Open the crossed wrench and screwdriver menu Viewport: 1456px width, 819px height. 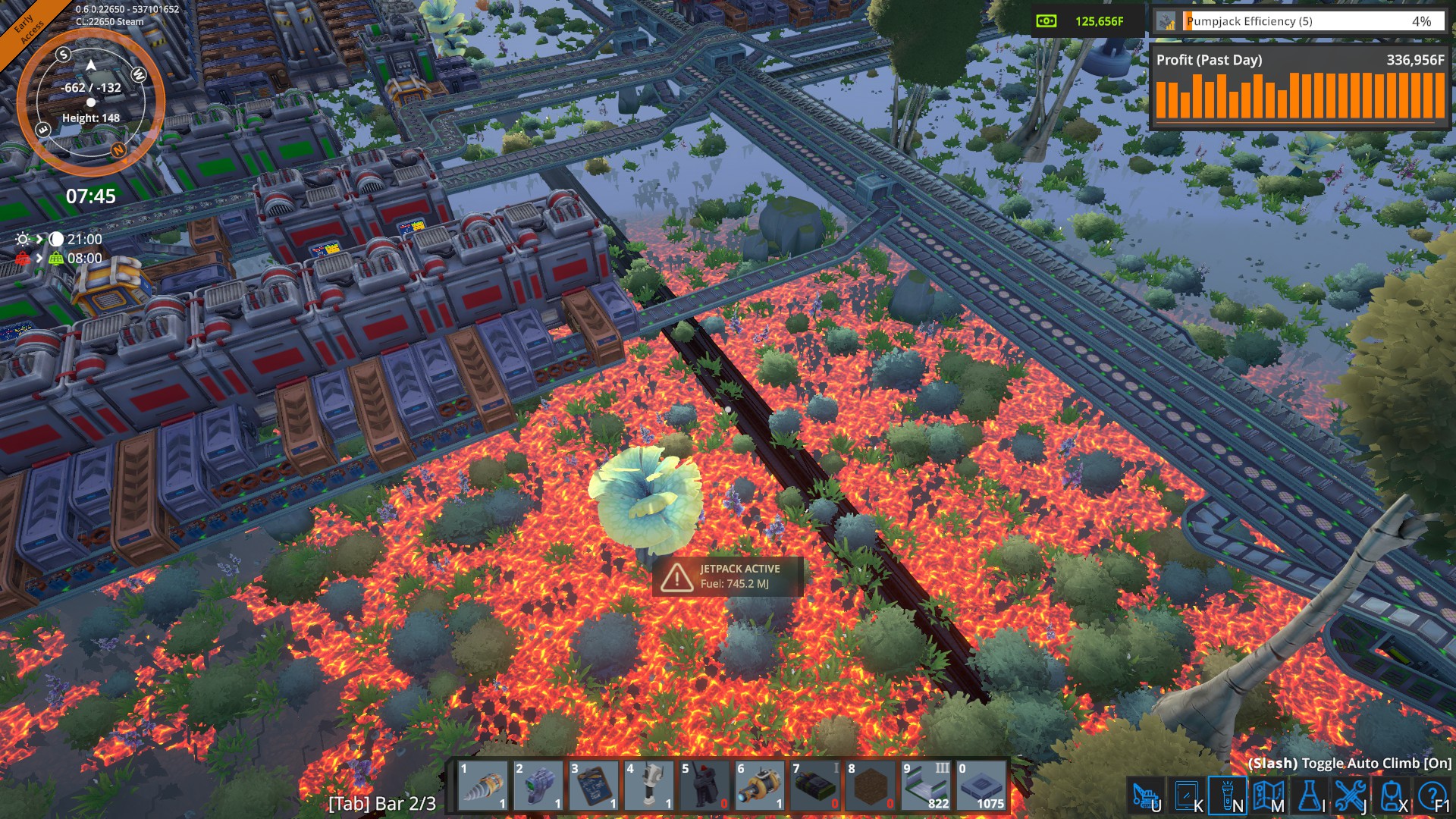coord(1351,796)
